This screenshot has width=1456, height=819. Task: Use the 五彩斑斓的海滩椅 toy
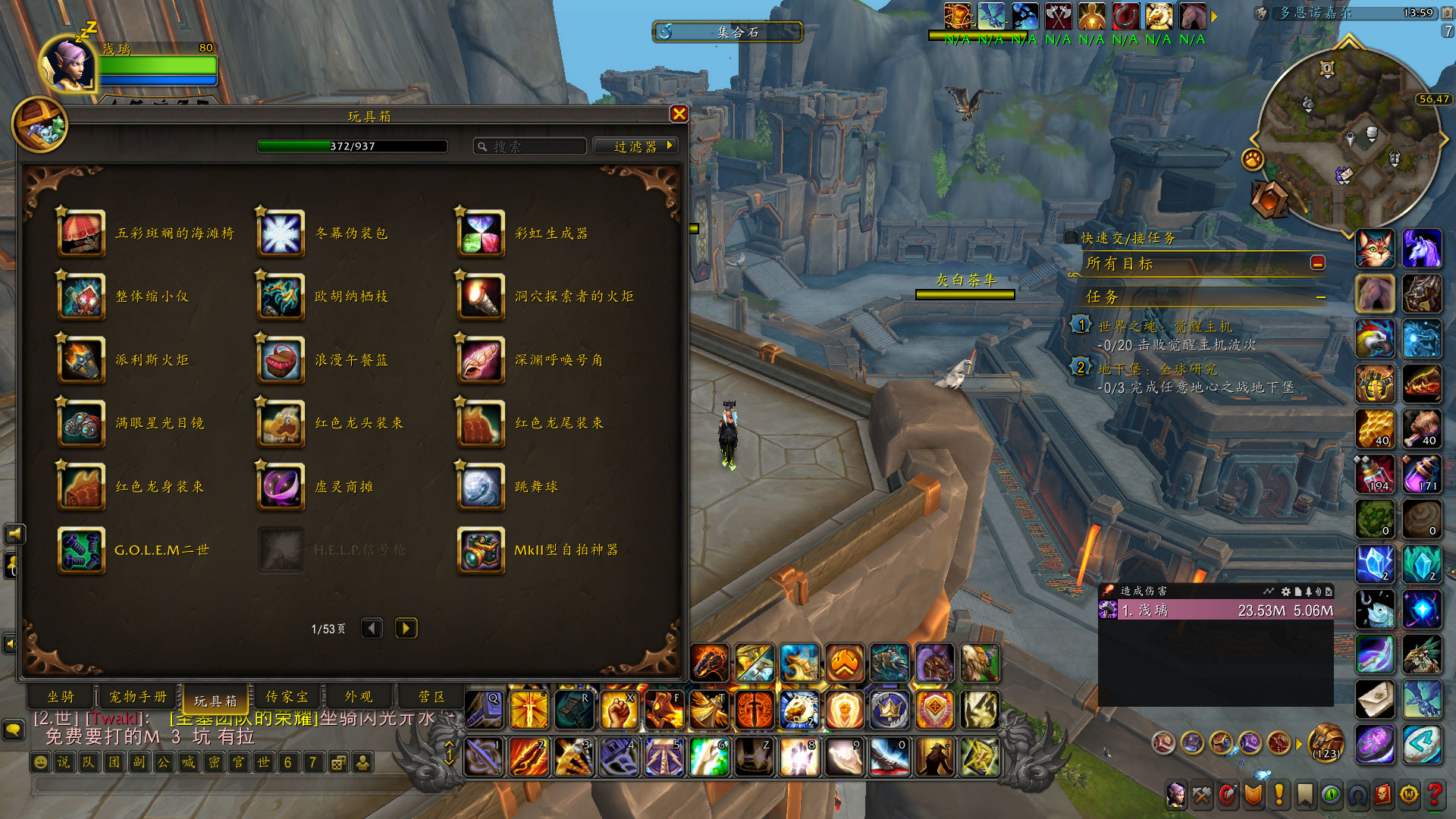pos(82,234)
